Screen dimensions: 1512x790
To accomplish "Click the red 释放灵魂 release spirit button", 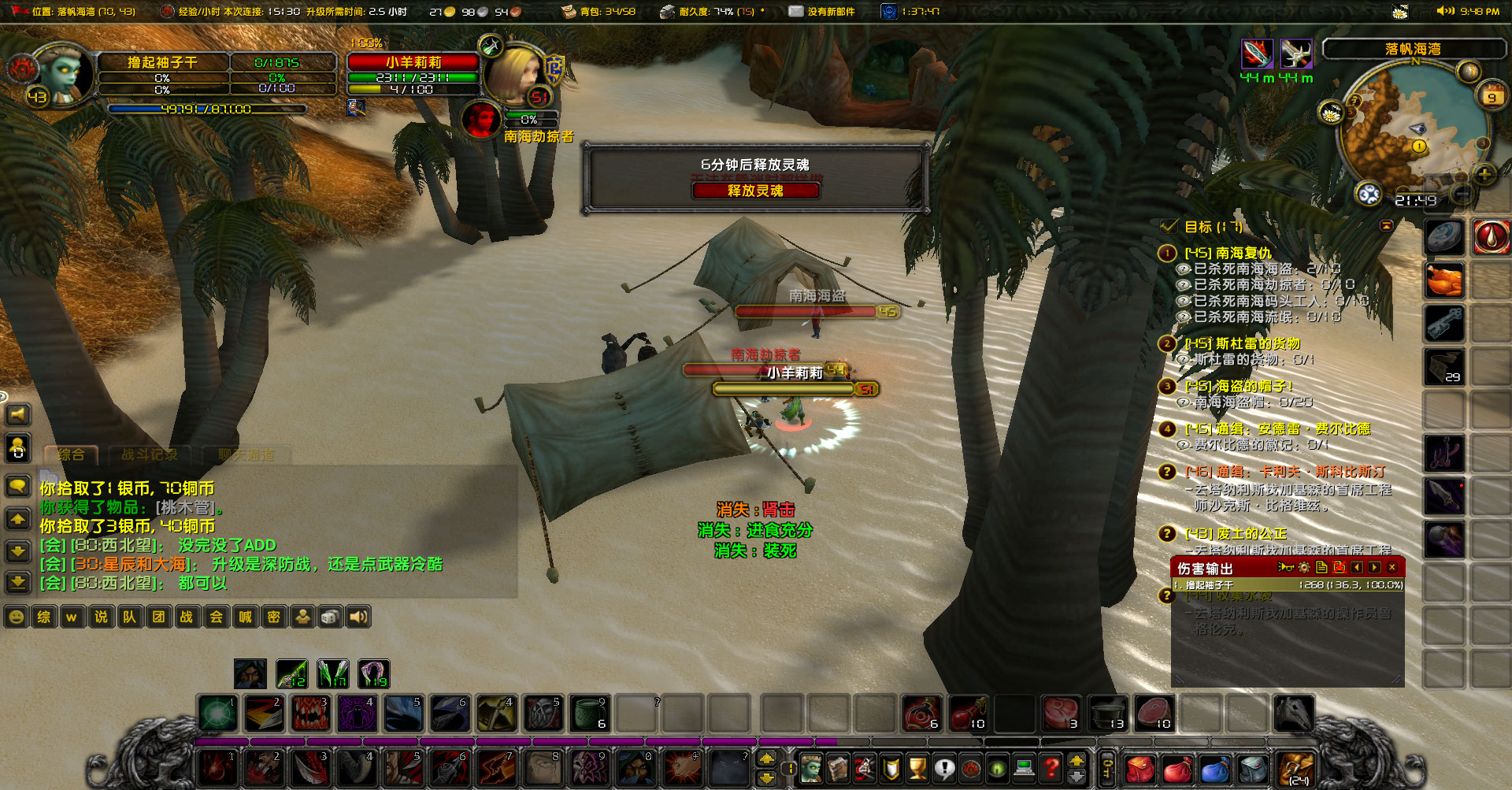I will click(755, 191).
